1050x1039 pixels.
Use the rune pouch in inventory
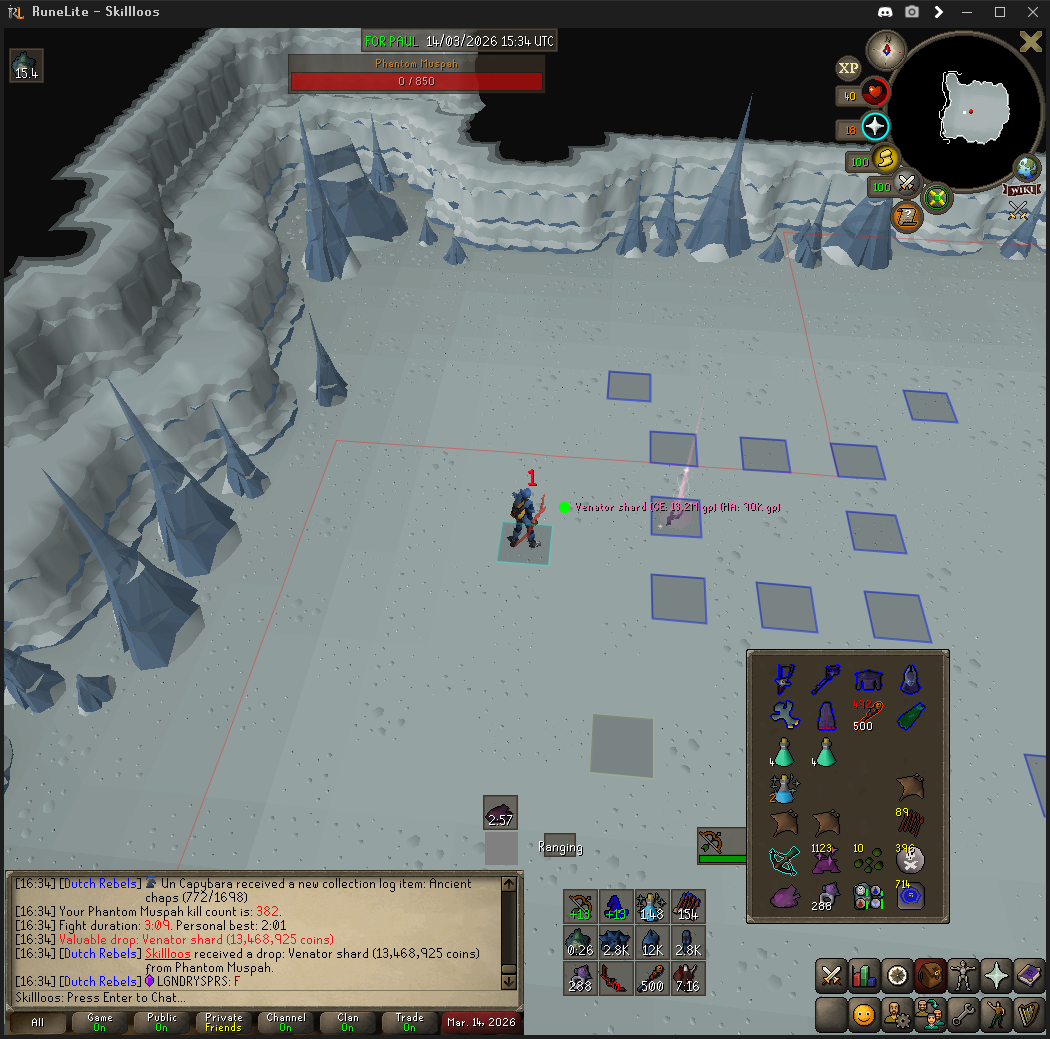[867, 896]
